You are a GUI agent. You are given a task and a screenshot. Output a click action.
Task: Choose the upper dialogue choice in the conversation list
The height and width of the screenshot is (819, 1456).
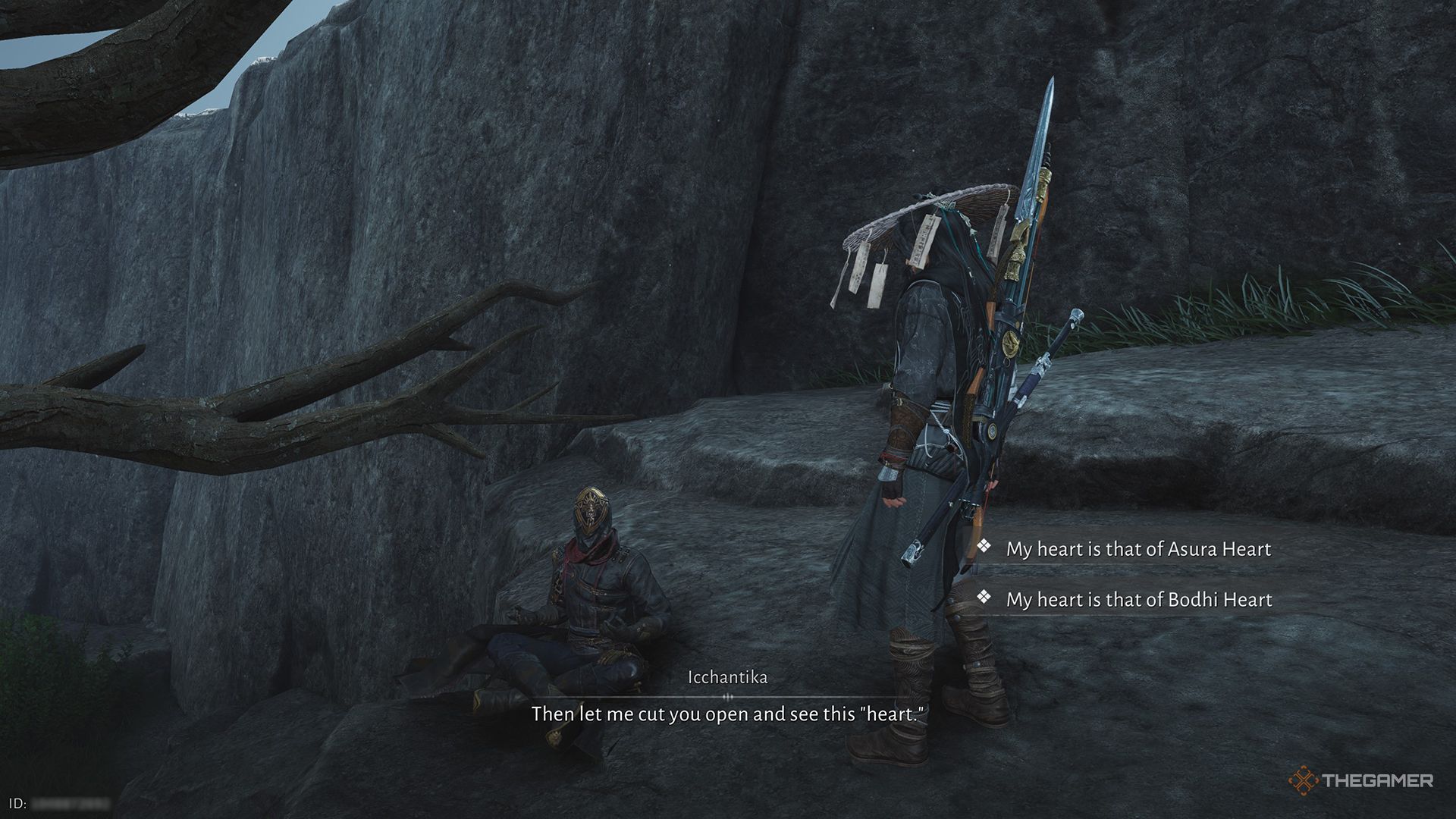pyautogui.click(x=1137, y=549)
